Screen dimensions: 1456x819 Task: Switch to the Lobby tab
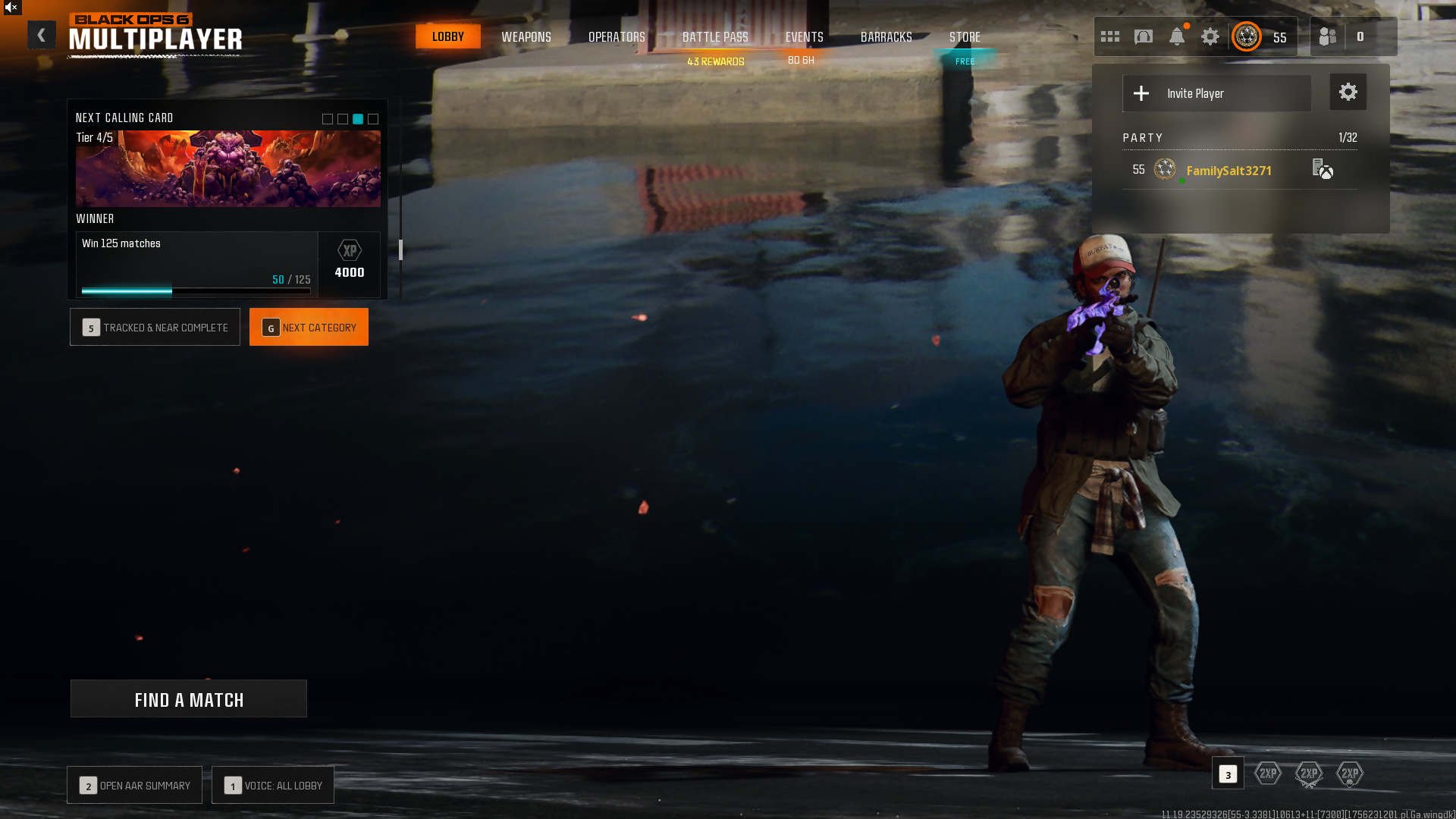tap(447, 36)
